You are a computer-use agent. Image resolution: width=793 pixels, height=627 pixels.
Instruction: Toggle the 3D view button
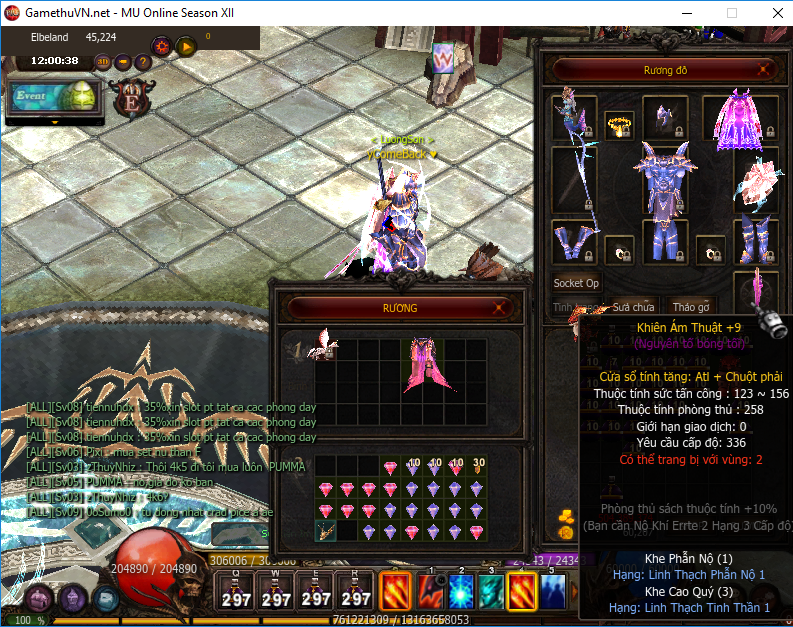click(103, 61)
